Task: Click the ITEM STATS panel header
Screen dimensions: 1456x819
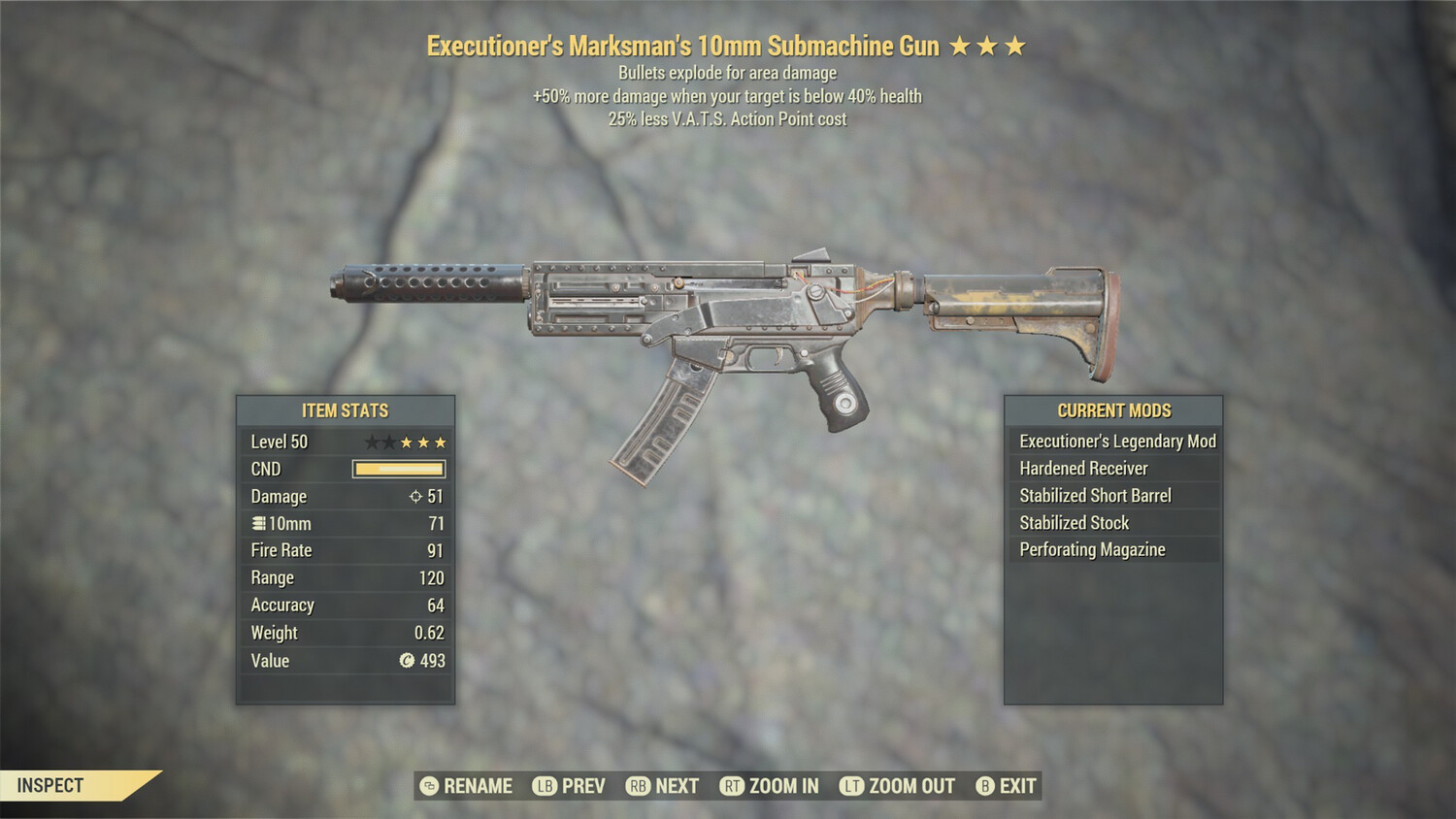Action: [x=346, y=410]
